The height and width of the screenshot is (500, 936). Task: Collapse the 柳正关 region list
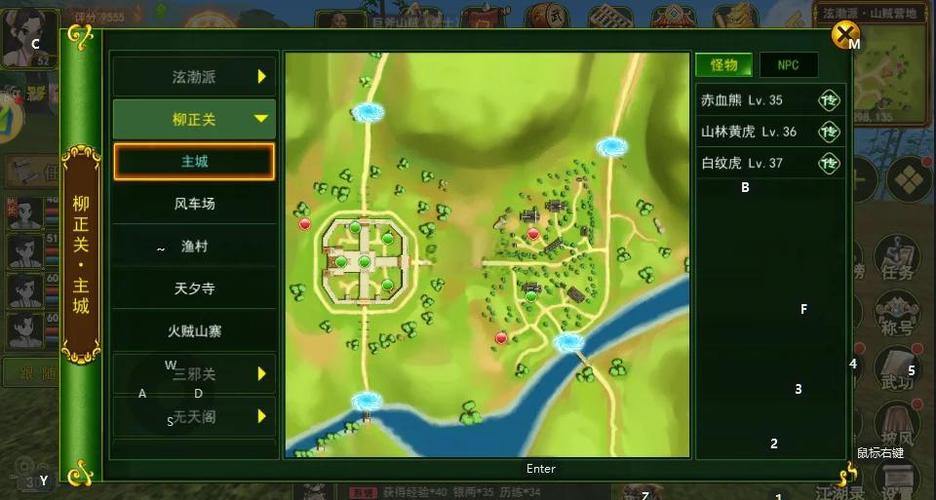pos(193,119)
